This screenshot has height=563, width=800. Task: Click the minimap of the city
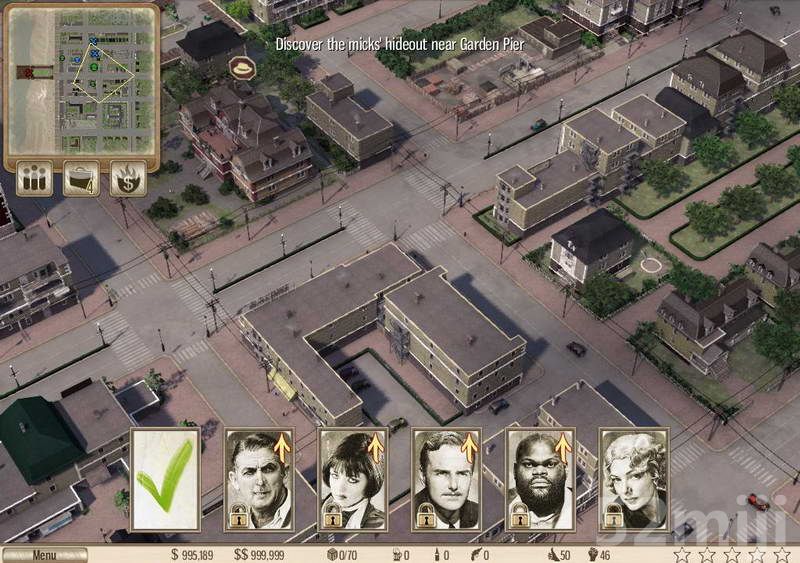click(81, 80)
